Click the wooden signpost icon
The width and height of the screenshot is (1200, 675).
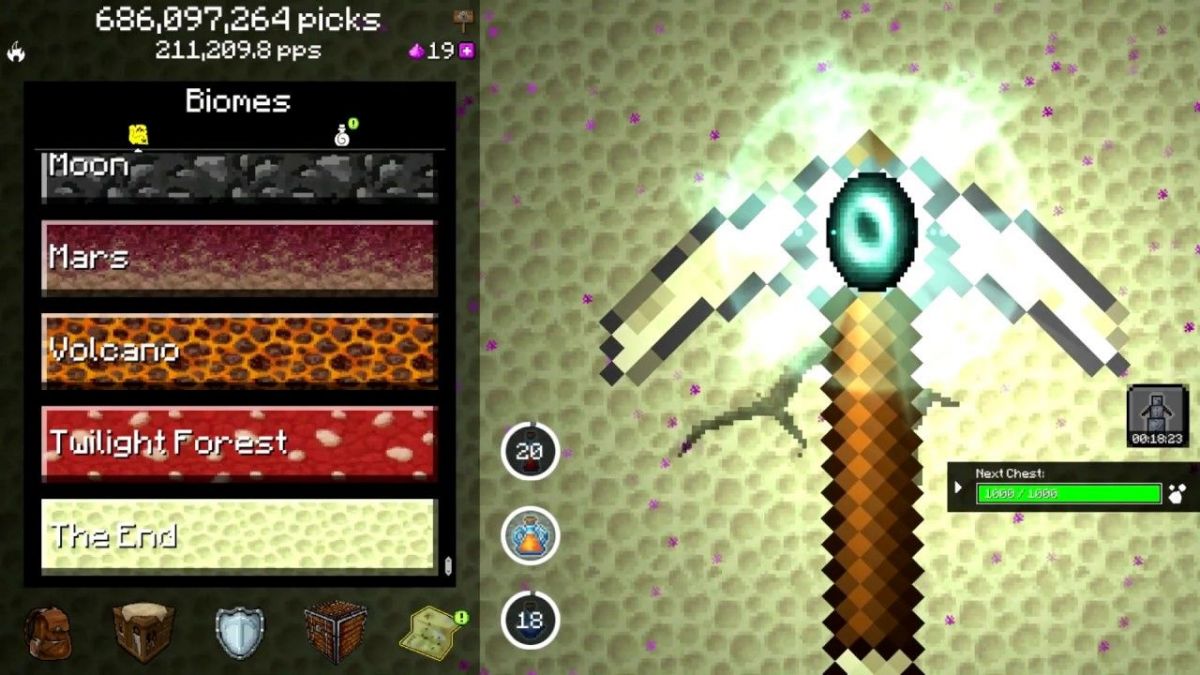point(462,18)
